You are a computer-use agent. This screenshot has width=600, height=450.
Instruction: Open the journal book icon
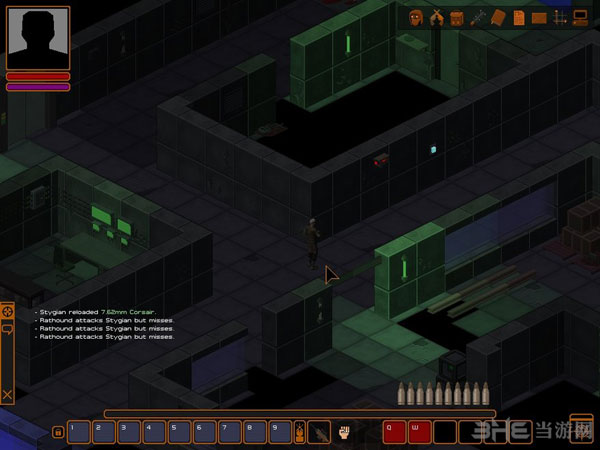498,17
